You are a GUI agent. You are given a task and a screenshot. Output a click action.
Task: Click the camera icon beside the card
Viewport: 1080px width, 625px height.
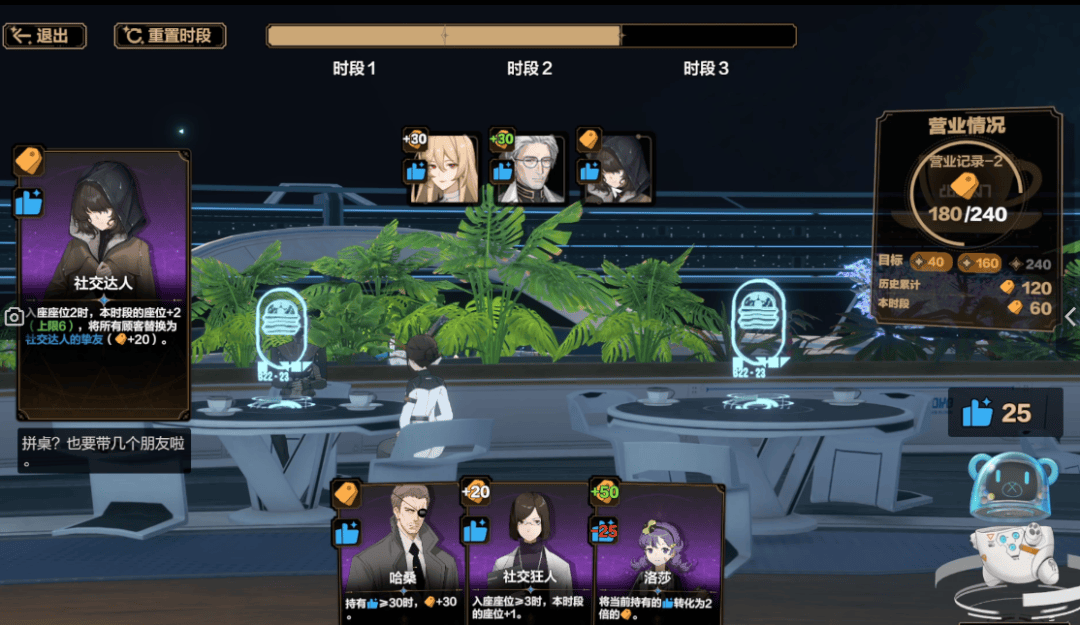coord(14,317)
